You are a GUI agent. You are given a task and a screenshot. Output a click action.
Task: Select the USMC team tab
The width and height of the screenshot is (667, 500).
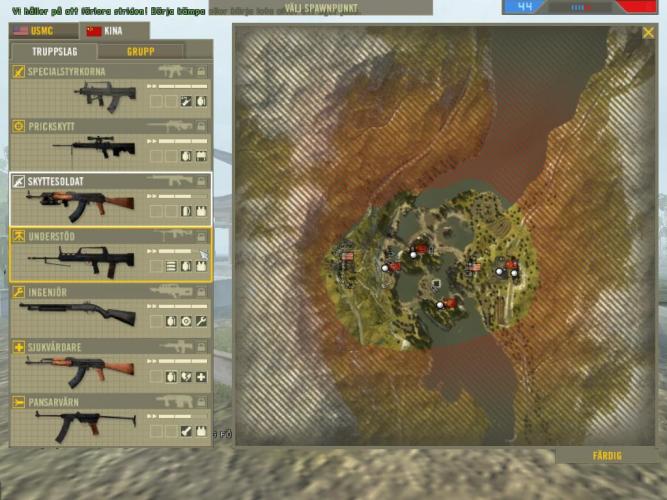point(43,31)
